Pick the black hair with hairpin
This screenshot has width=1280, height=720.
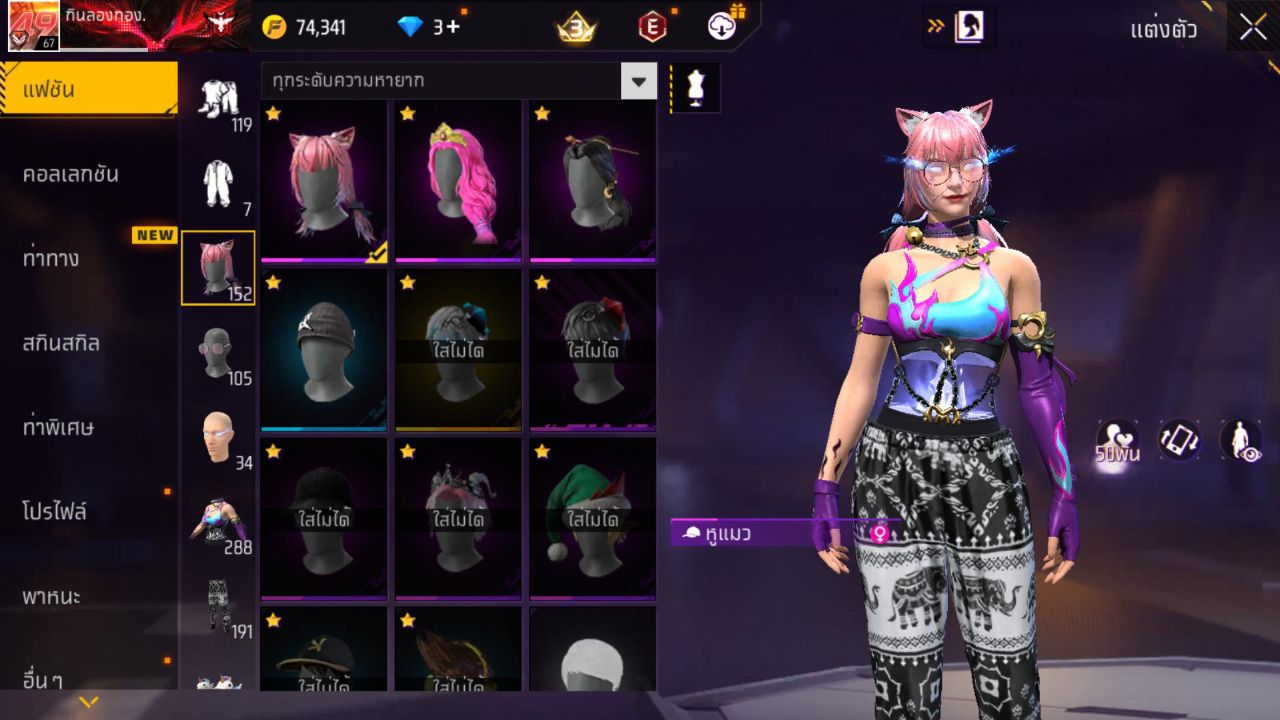[x=592, y=181]
